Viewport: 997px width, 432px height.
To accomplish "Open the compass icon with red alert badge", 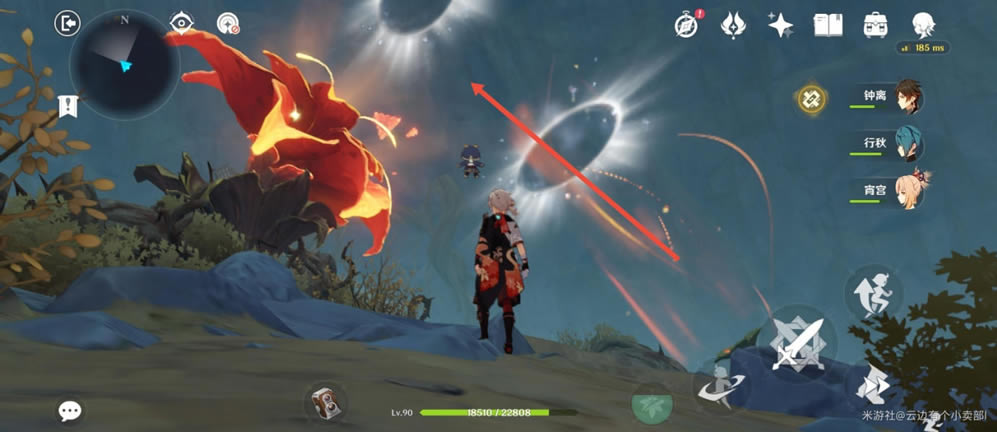I will coord(686,24).
